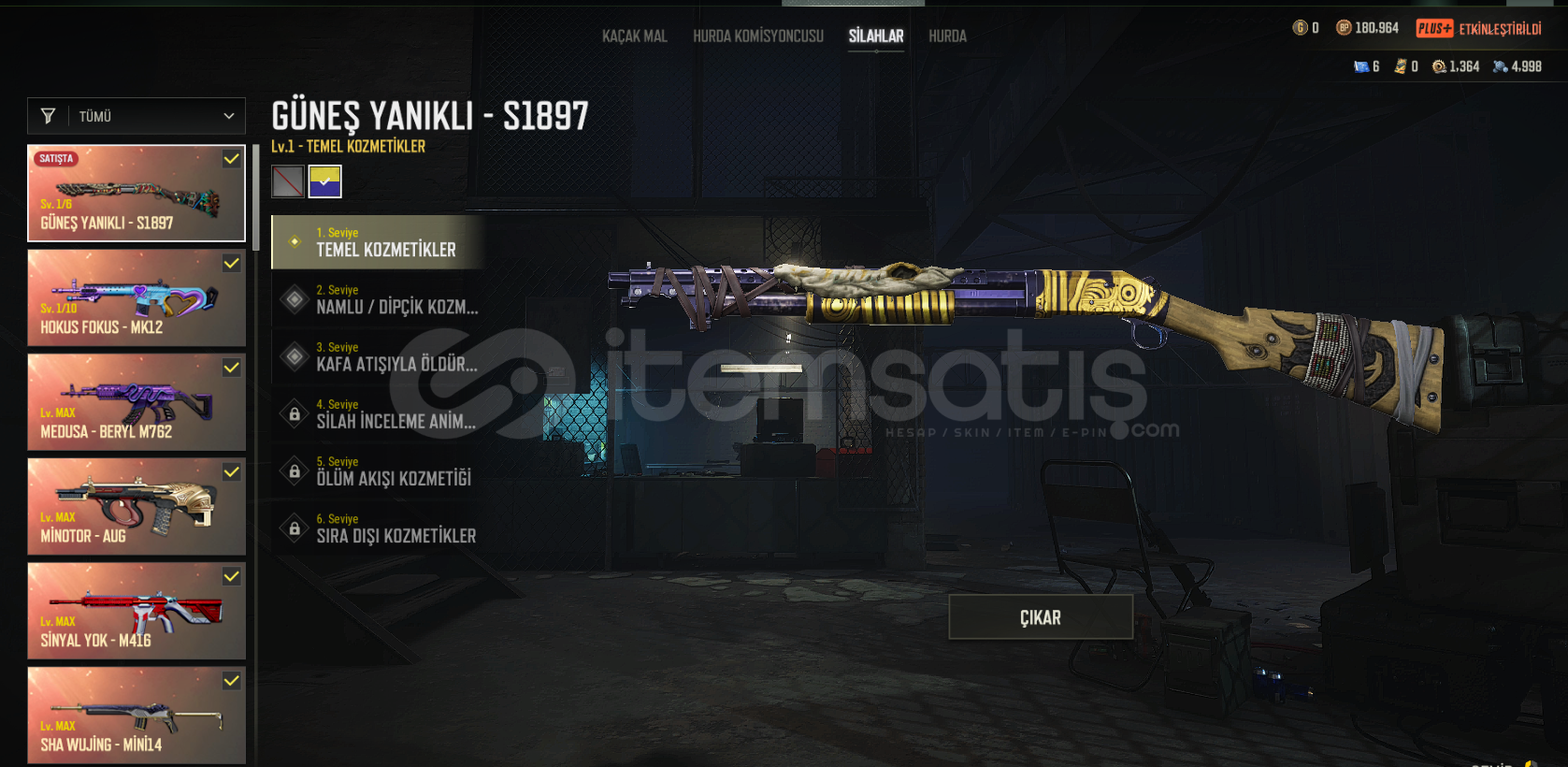The image size is (1568, 767).
Task: Select the Minotor AUG skin tile
Action: [x=137, y=507]
